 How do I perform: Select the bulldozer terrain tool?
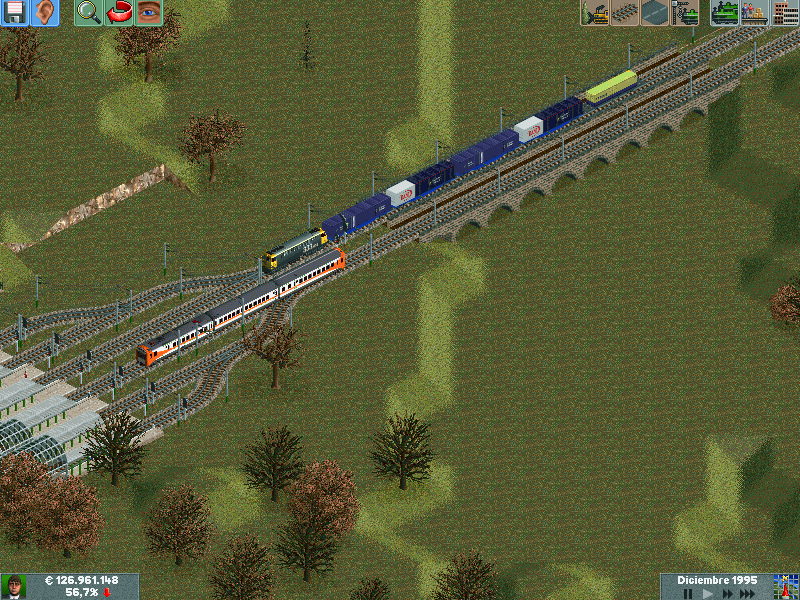[596, 13]
